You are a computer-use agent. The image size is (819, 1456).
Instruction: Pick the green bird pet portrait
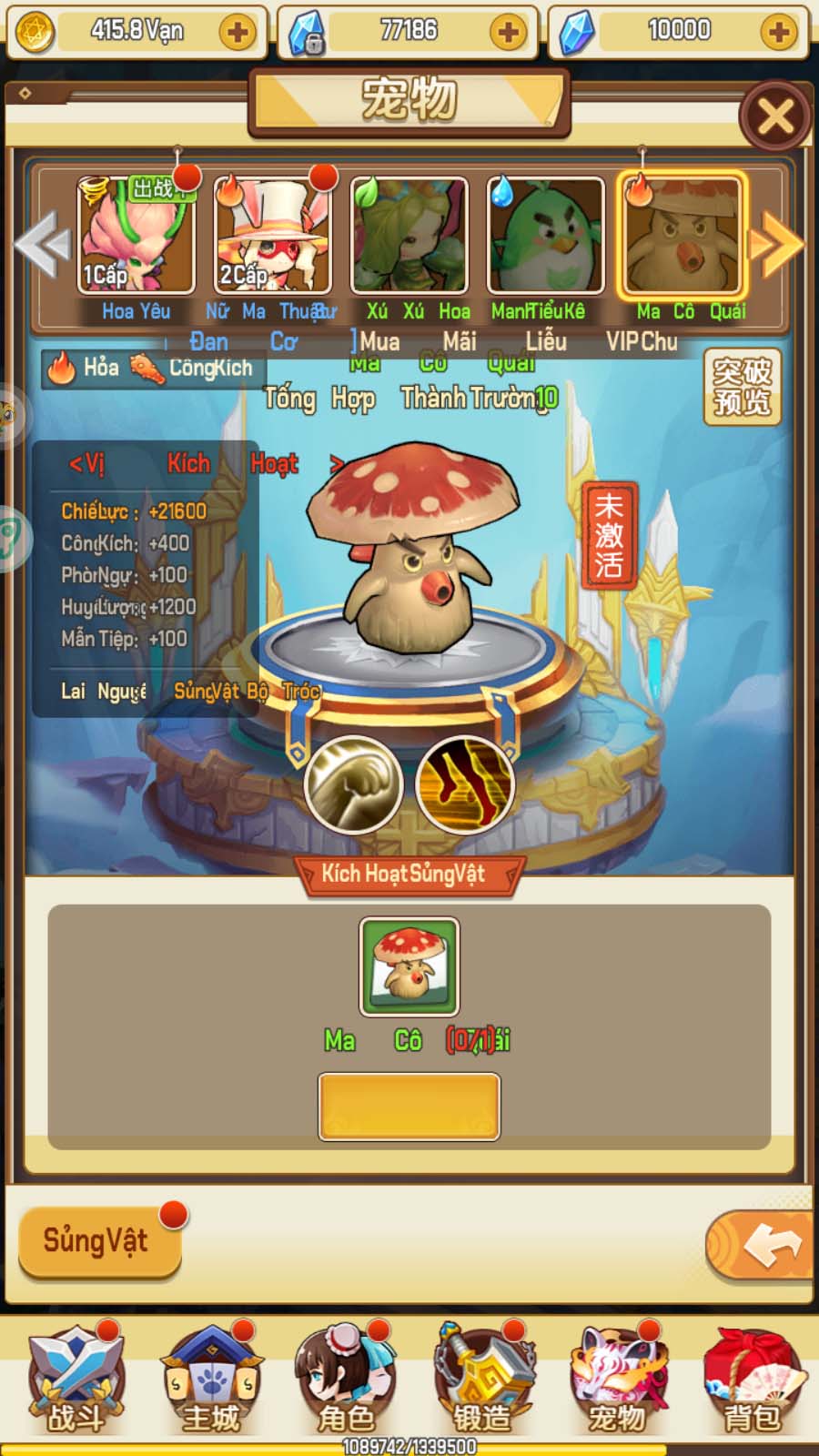[545, 236]
